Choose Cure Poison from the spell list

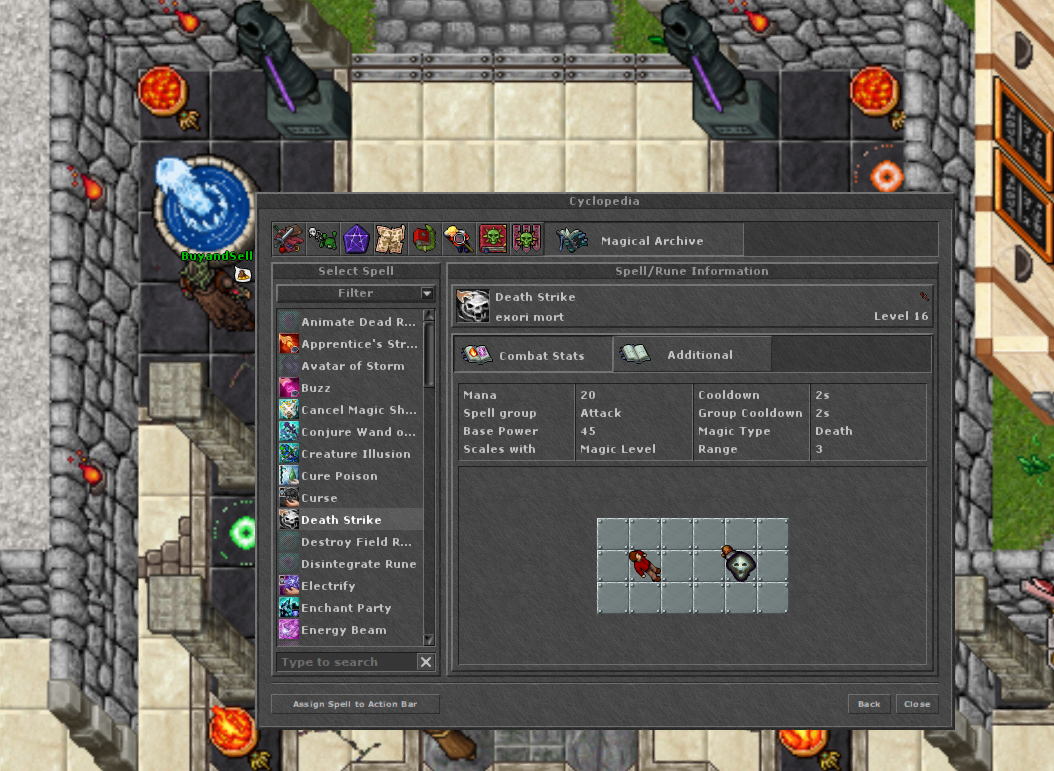click(x=339, y=476)
